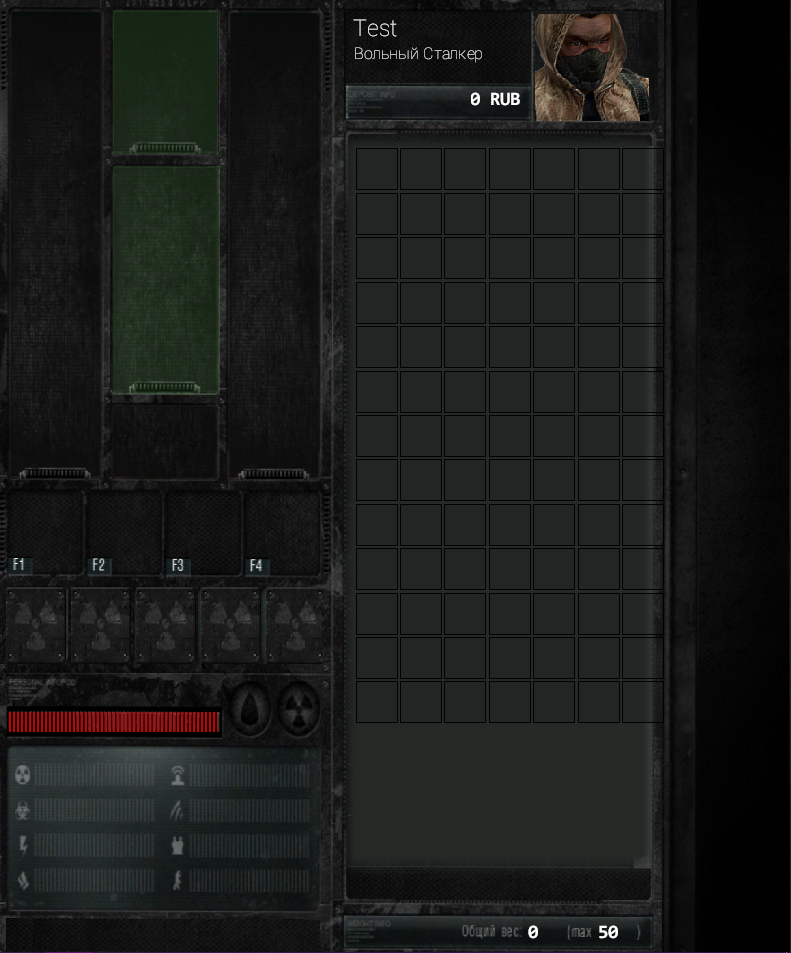Screen dimensions: 791x953
Task: Click the radiation trefoil status icon
Action: (x=297, y=710)
